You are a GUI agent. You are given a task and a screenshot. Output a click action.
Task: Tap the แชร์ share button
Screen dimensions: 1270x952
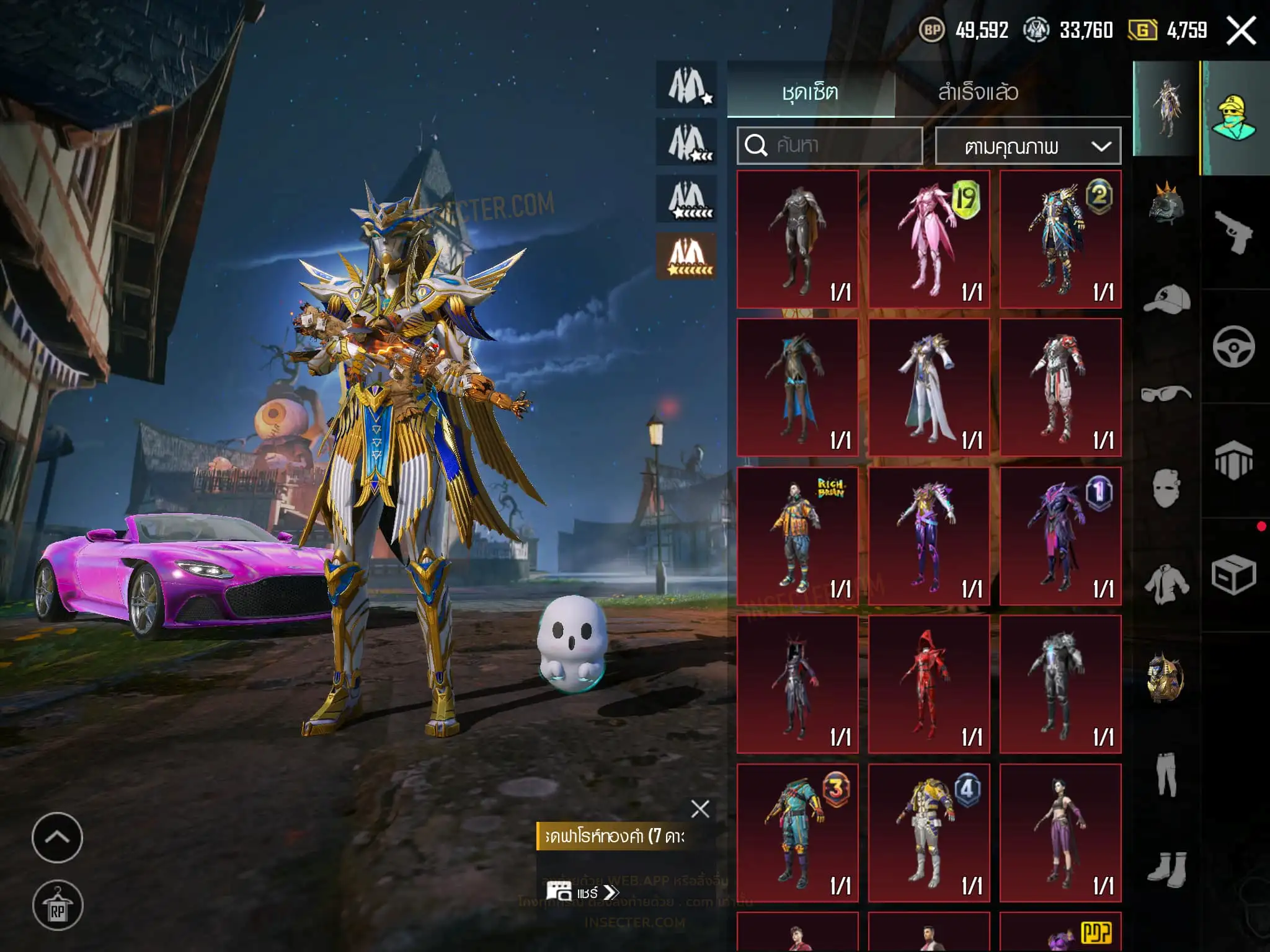[x=582, y=892]
